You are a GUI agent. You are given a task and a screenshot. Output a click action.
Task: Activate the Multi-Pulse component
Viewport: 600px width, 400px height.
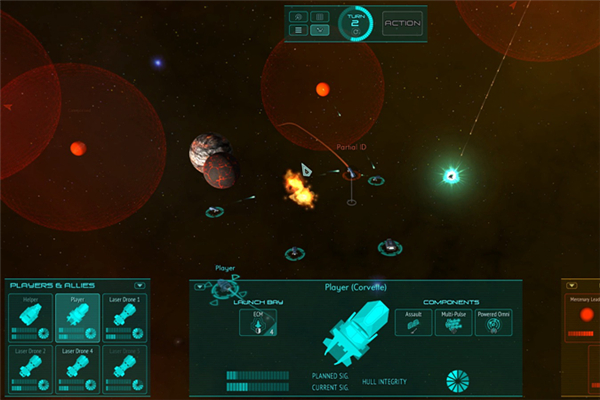click(x=453, y=321)
